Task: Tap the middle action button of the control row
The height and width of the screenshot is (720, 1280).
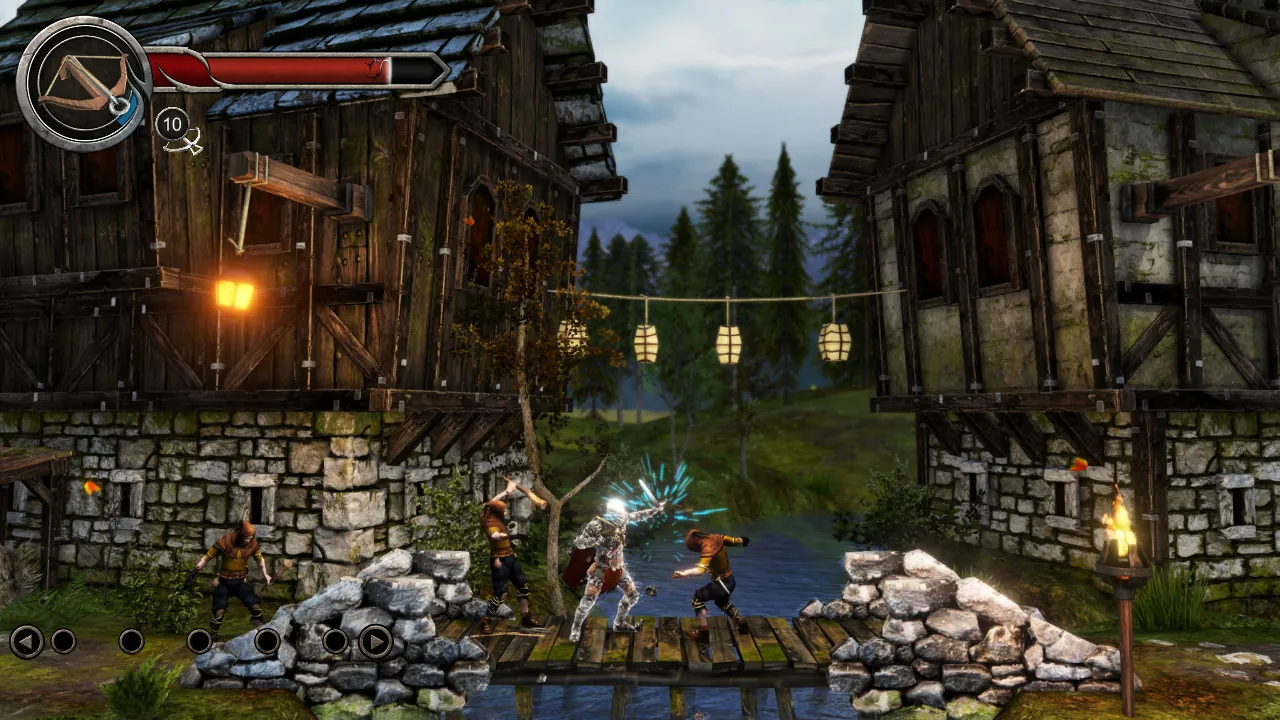Action: tap(198, 642)
